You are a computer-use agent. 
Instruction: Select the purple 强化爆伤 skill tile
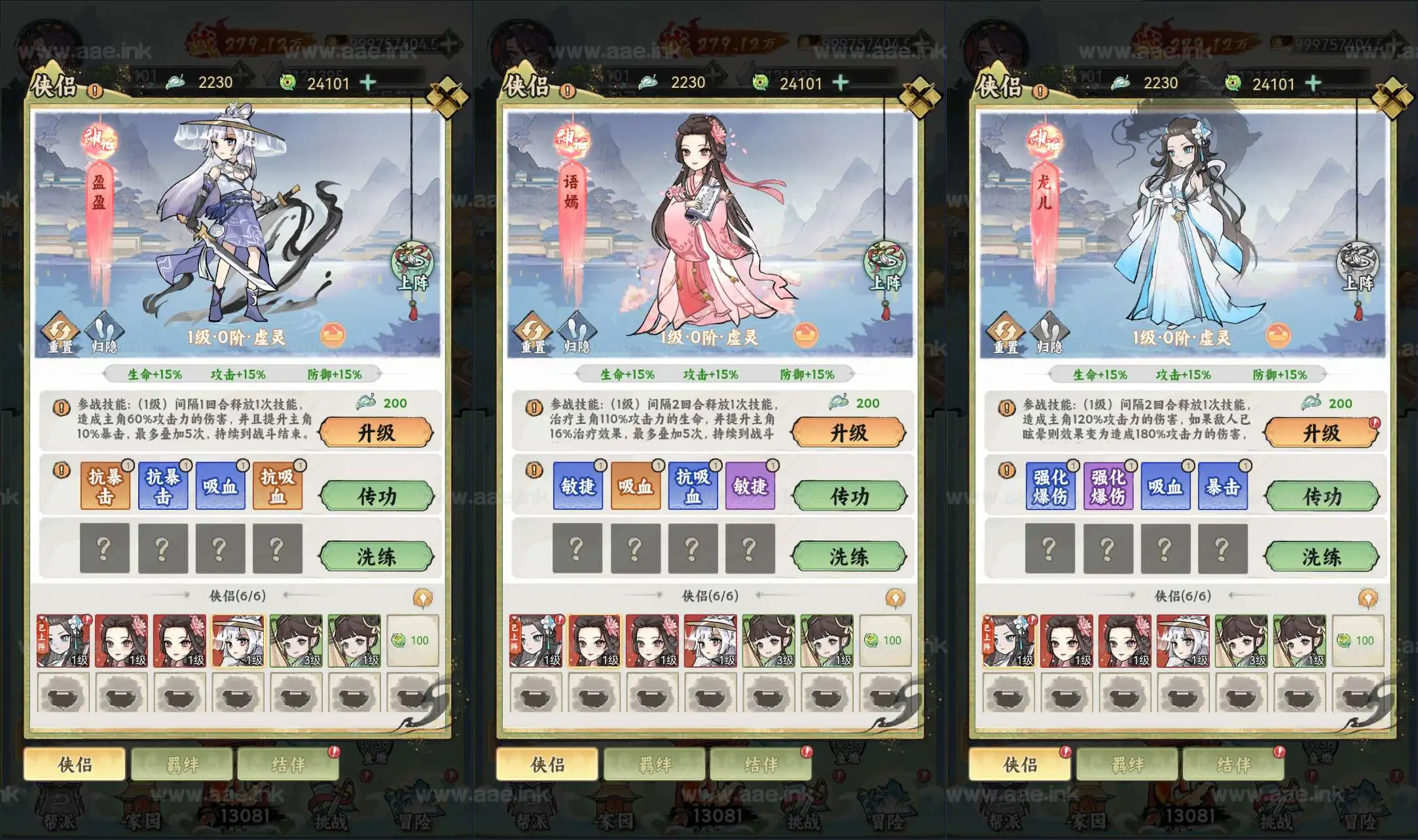coord(1108,486)
